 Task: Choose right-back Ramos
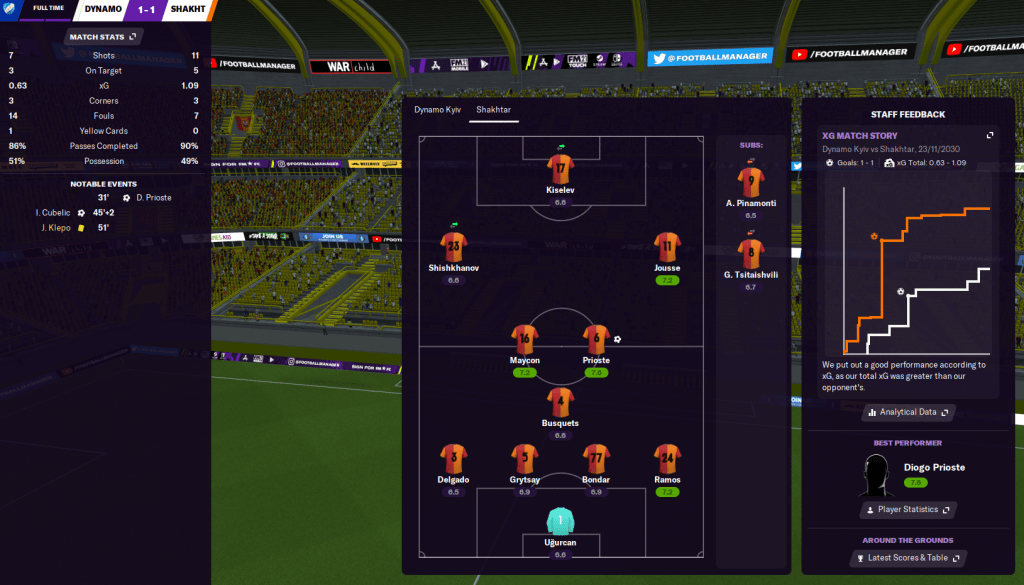[x=667, y=458]
